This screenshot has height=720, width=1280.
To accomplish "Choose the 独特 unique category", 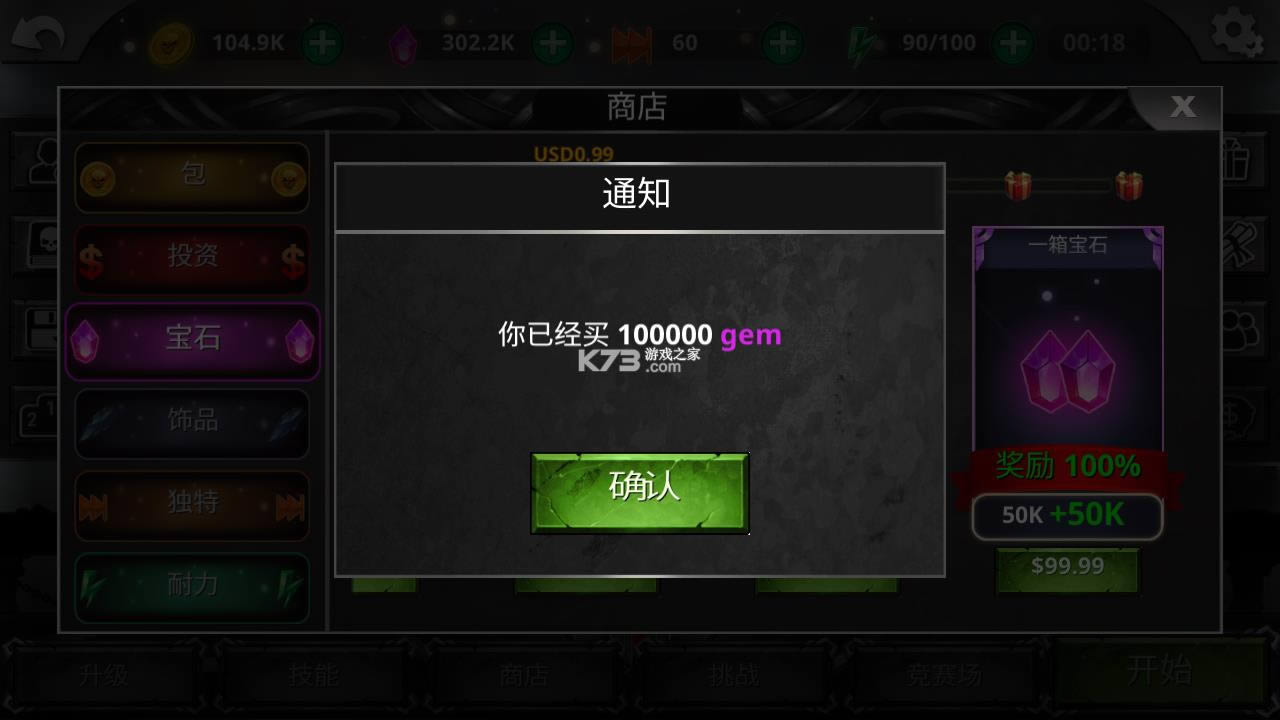I will (x=192, y=505).
